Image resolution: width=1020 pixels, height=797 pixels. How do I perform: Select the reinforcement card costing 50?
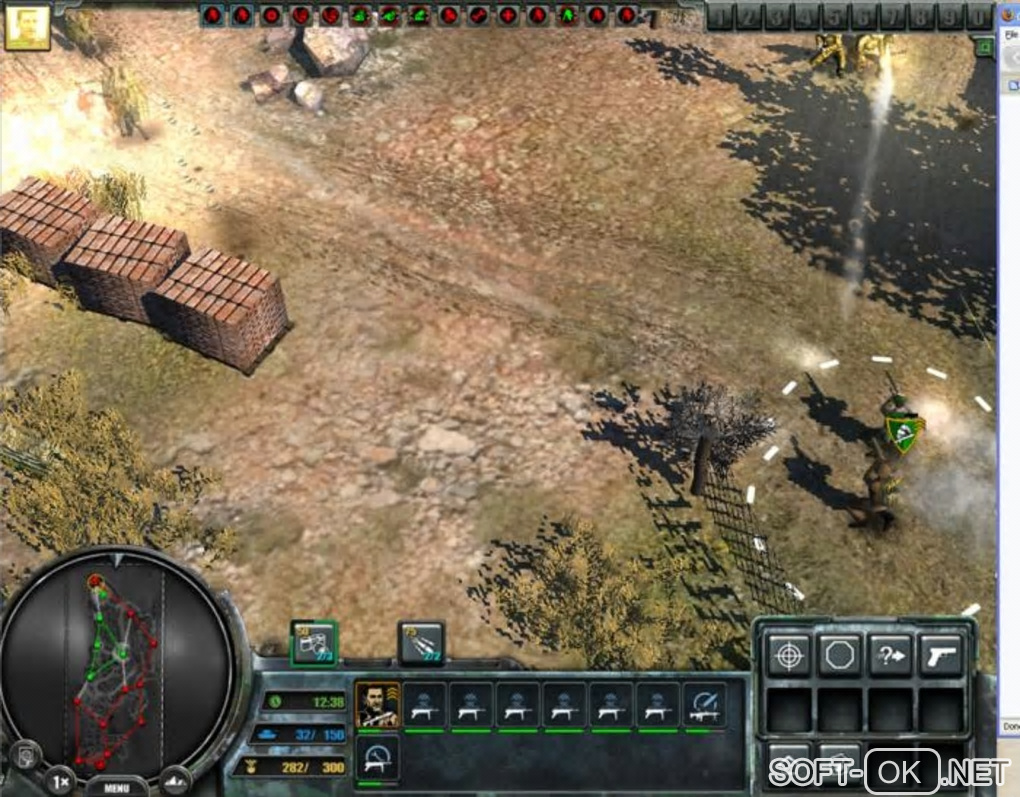click(x=314, y=643)
